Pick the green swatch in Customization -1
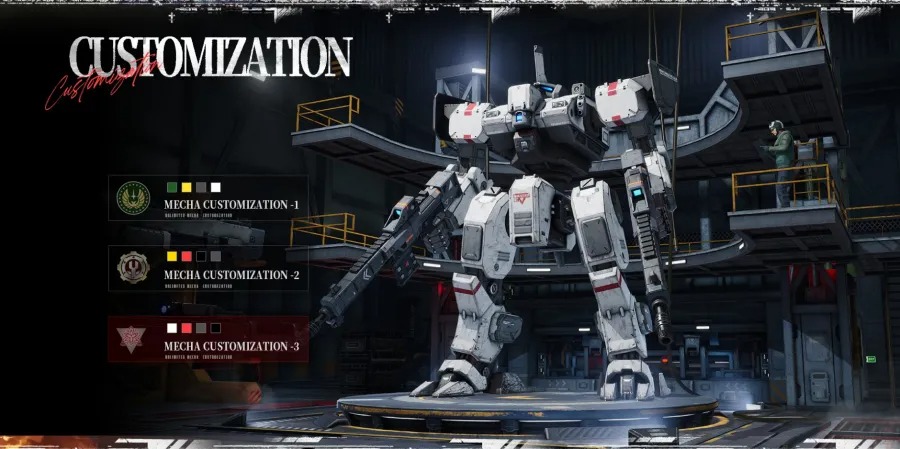Viewport: 900px width, 449px height. (172, 187)
